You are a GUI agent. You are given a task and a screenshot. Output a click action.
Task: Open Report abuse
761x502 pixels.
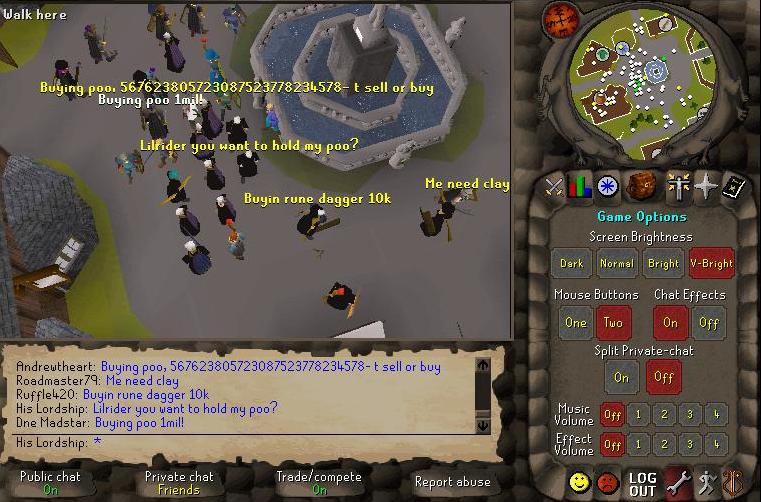click(x=452, y=482)
